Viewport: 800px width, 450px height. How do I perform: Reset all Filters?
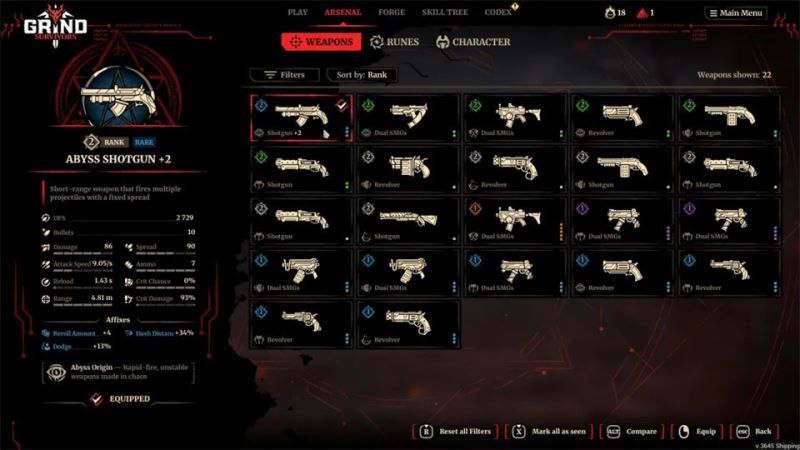tap(457, 431)
